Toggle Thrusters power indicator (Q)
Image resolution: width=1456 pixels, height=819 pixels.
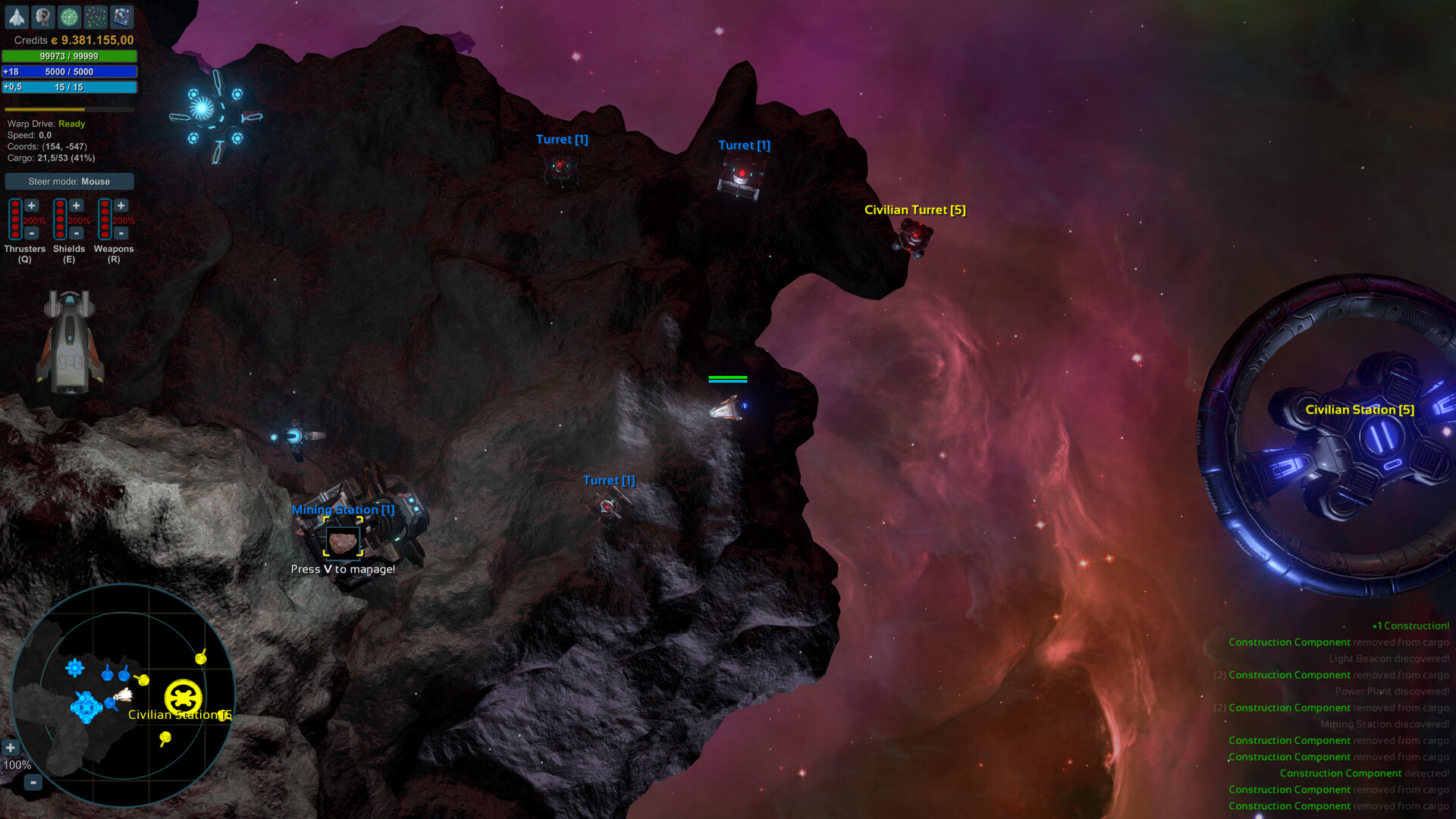pos(14,220)
